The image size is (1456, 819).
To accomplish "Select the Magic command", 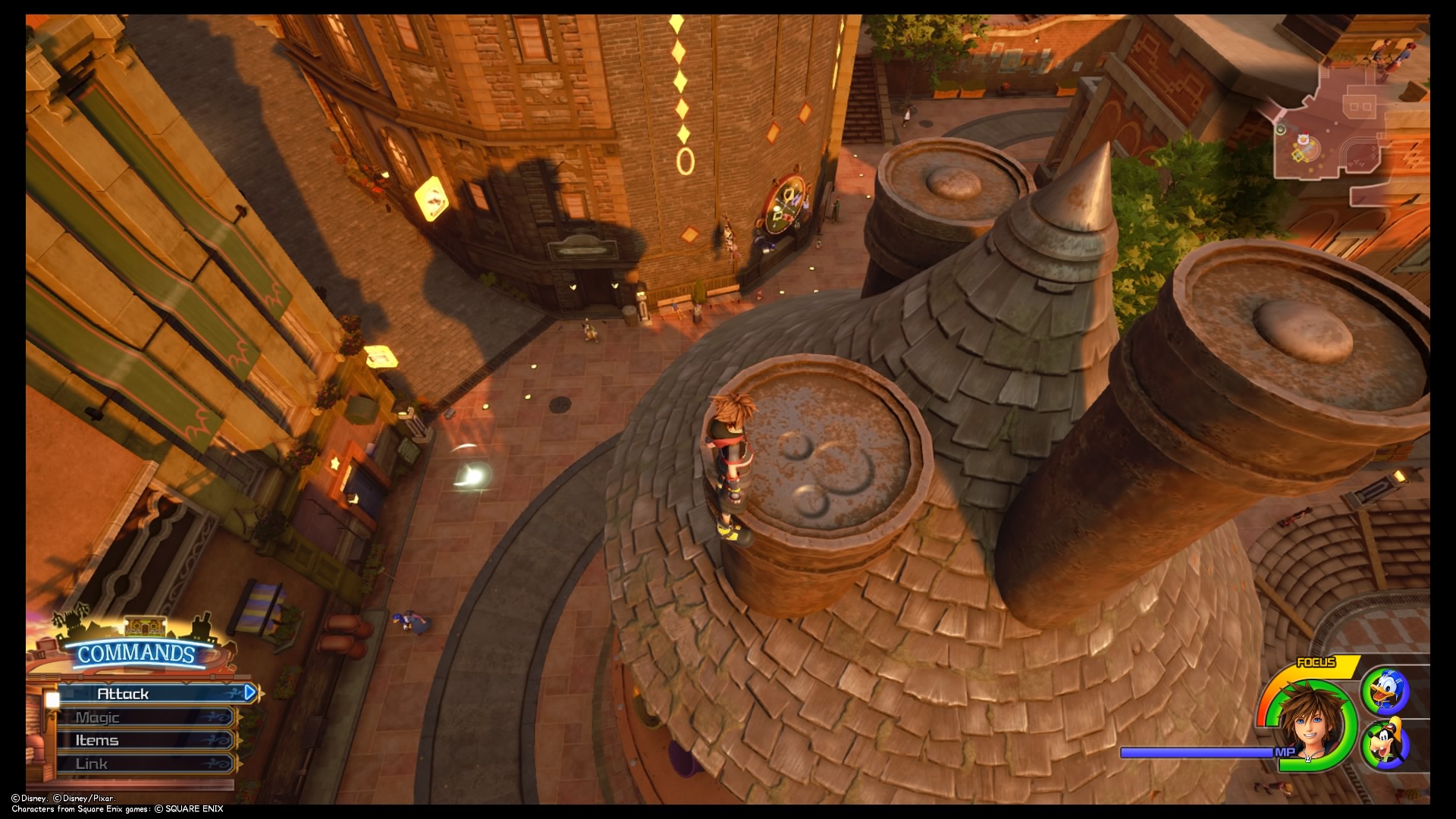I will tap(97, 716).
